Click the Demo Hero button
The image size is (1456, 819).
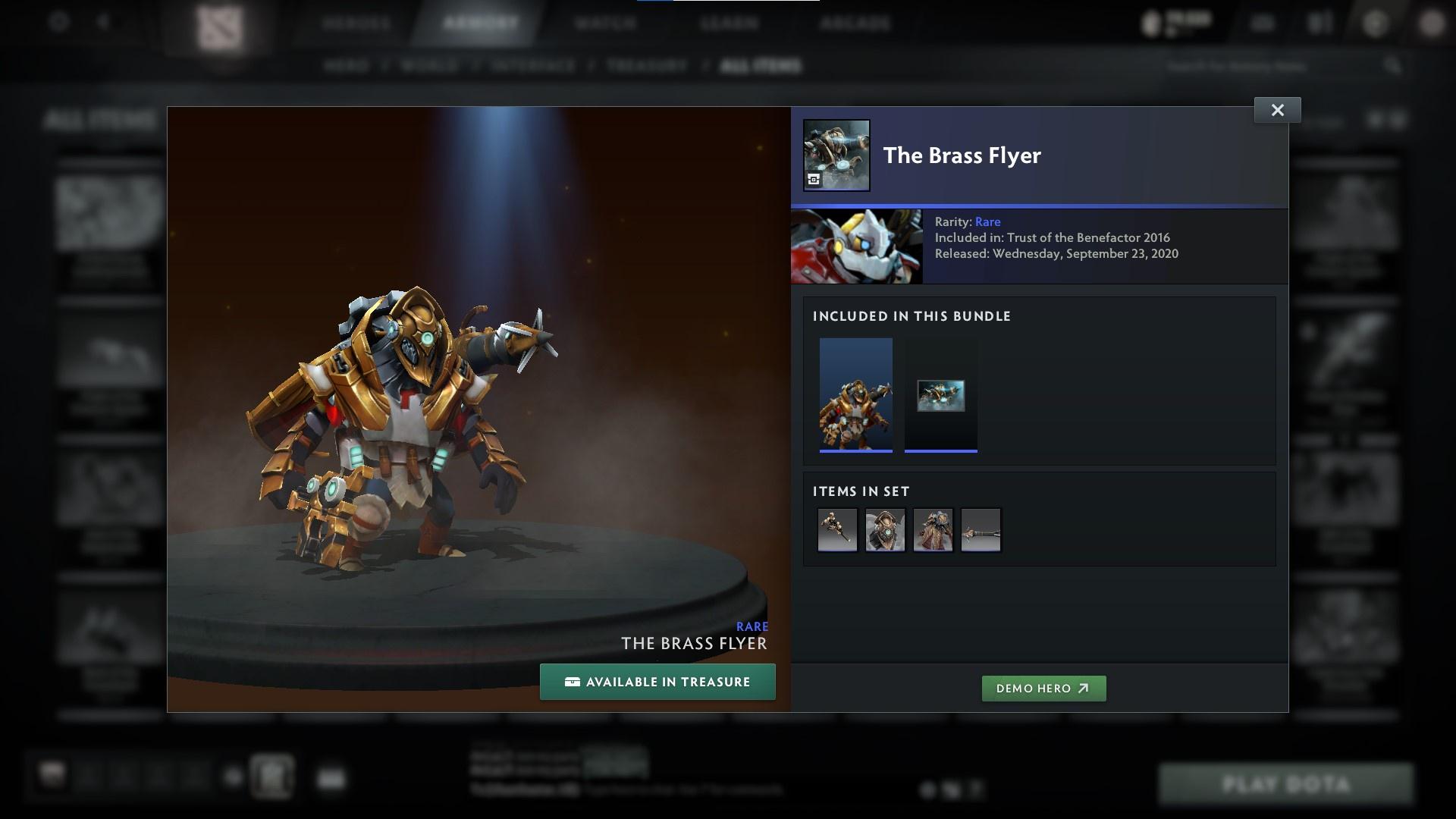[x=1043, y=689]
